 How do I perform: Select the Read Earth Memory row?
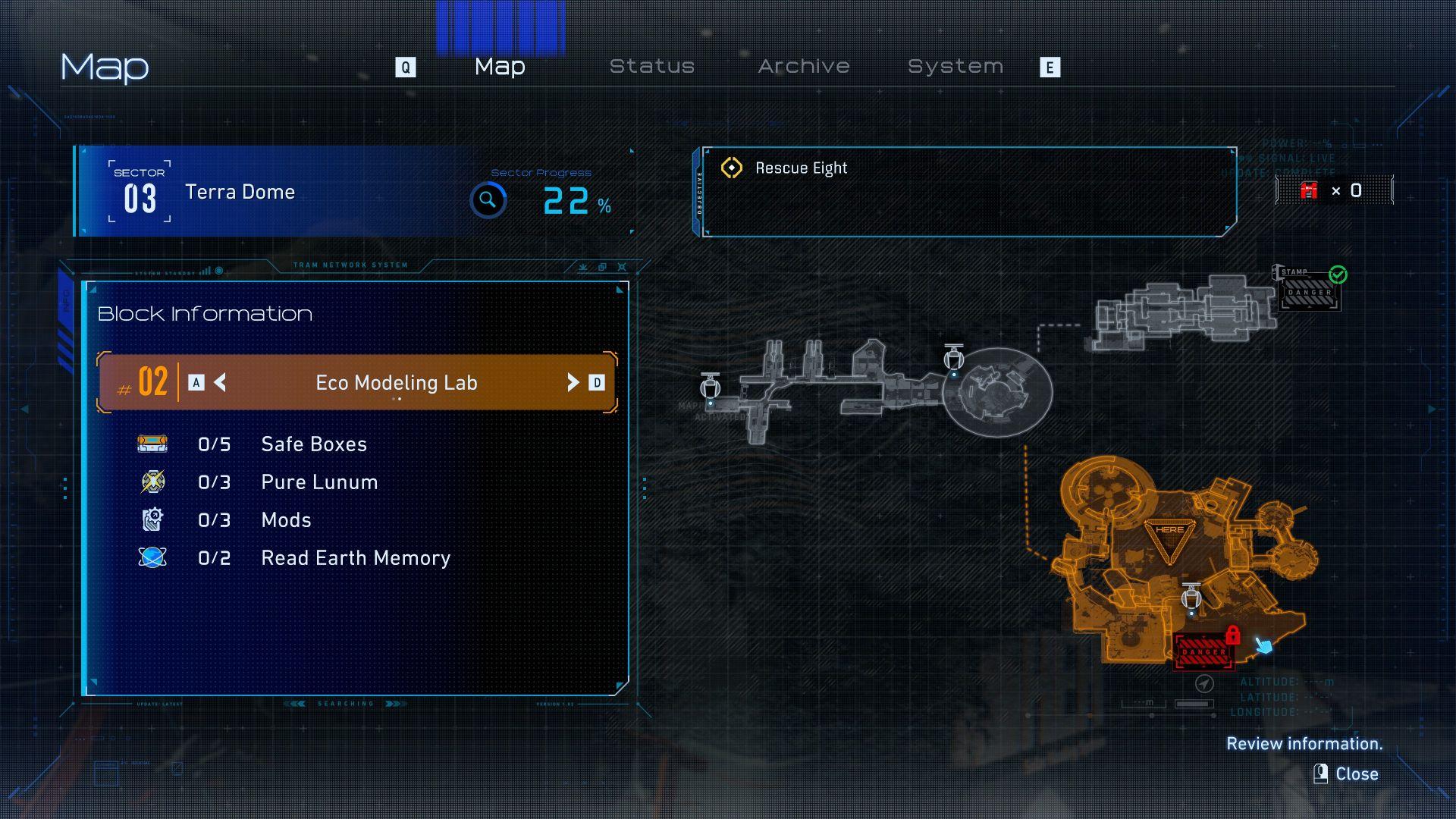coord(355,558)
